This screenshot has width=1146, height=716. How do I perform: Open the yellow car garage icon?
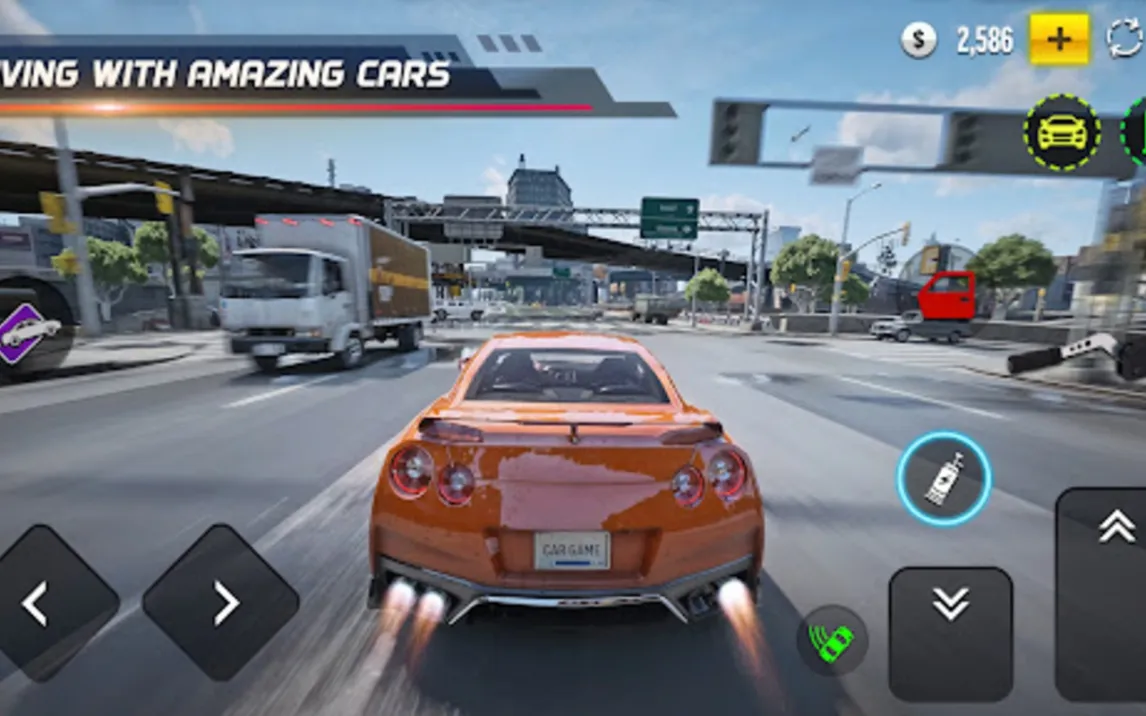(x=1061, y=132)
